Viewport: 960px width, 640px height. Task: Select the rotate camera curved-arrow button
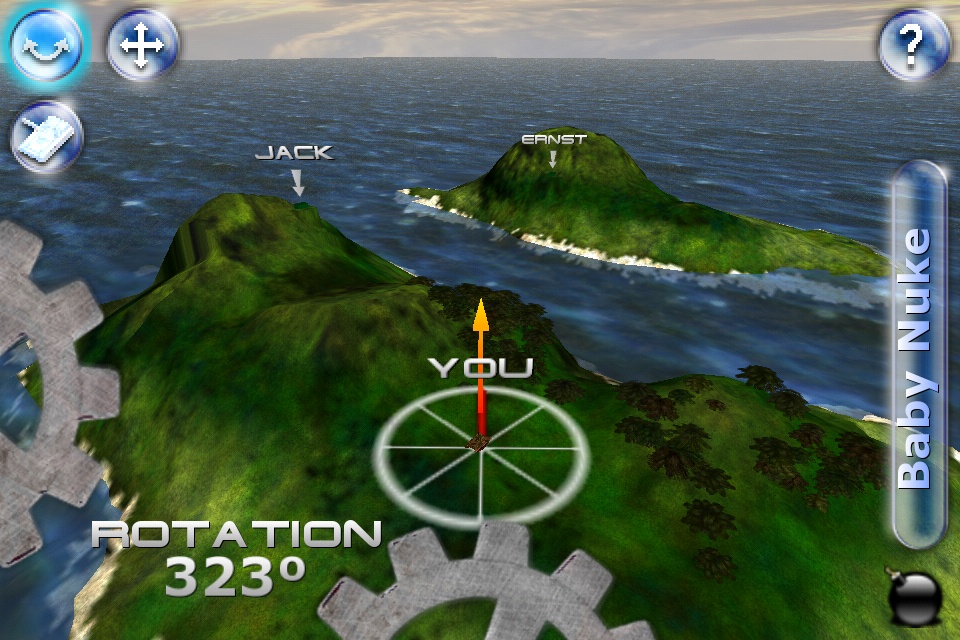pyautogui.click(x=47, y=45)
